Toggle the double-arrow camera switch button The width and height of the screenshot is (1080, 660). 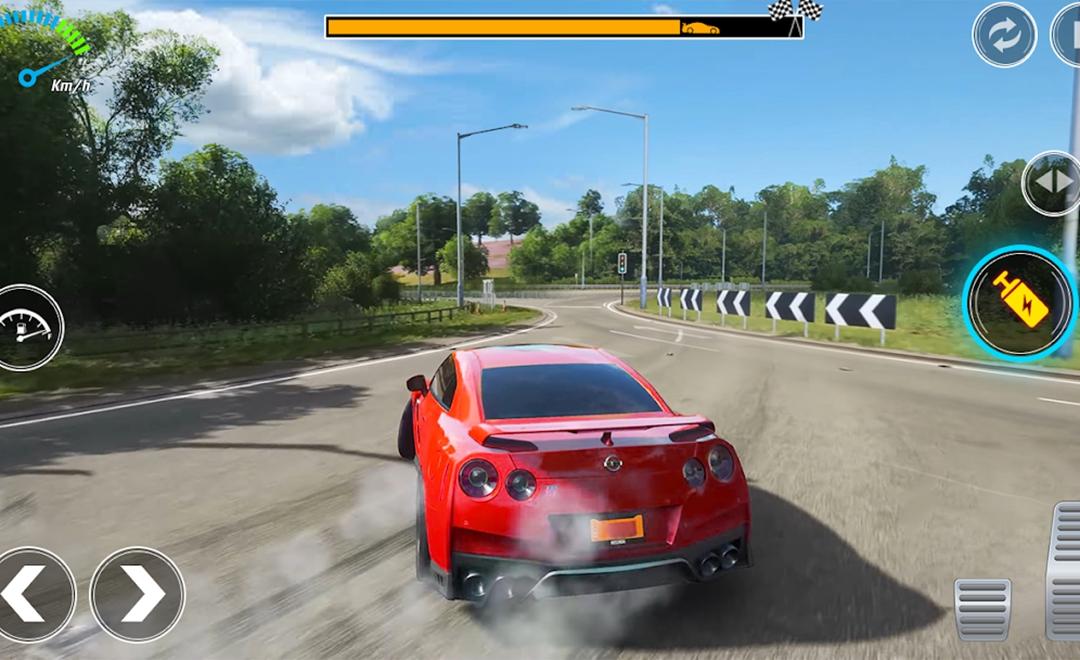[1052, 184]
